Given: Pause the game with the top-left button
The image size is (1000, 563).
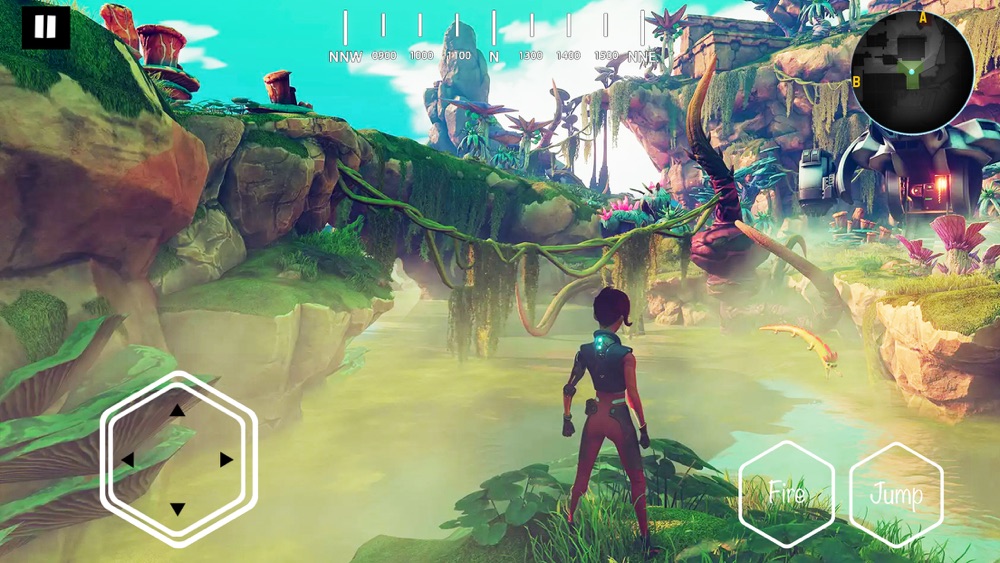Looking at the screenshot, I should pos(45,27).
